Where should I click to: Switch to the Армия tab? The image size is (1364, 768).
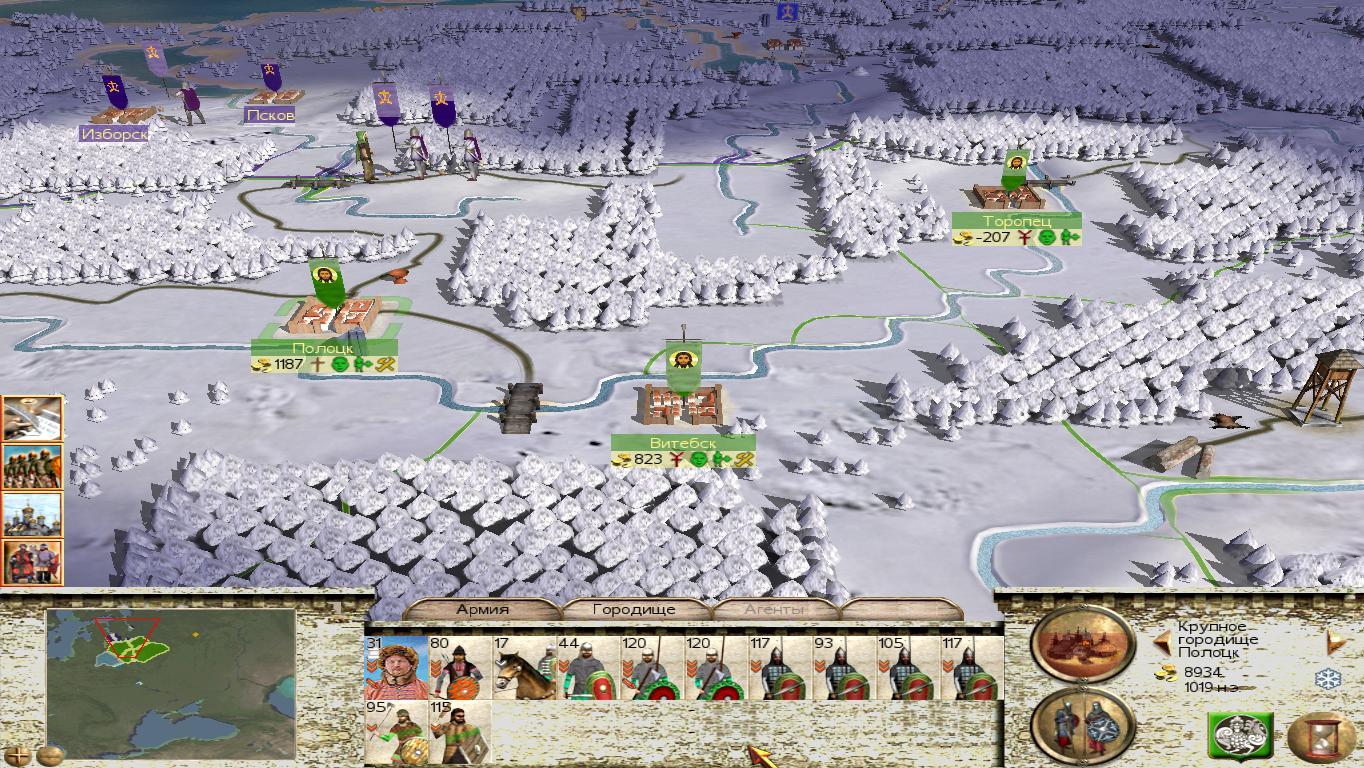(x=483, y=609)
